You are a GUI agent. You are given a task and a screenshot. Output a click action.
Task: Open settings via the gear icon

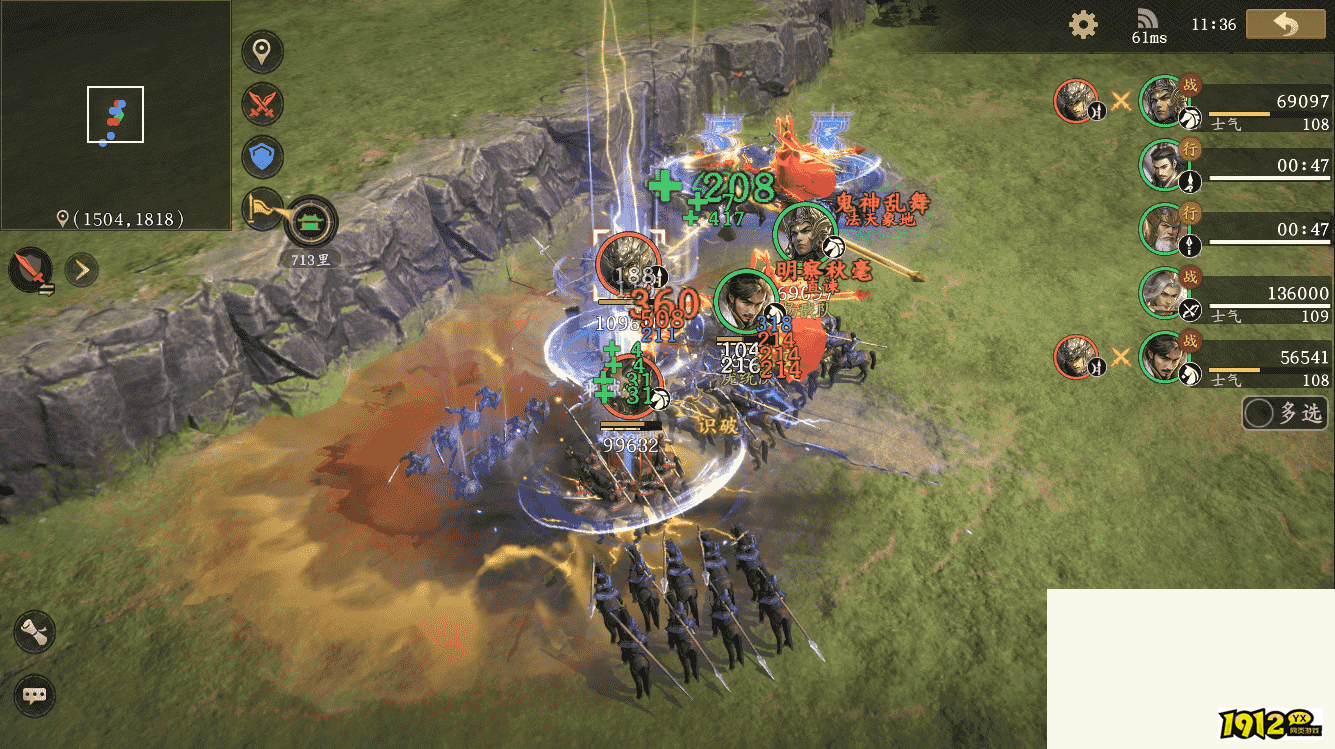point(1083,25)
